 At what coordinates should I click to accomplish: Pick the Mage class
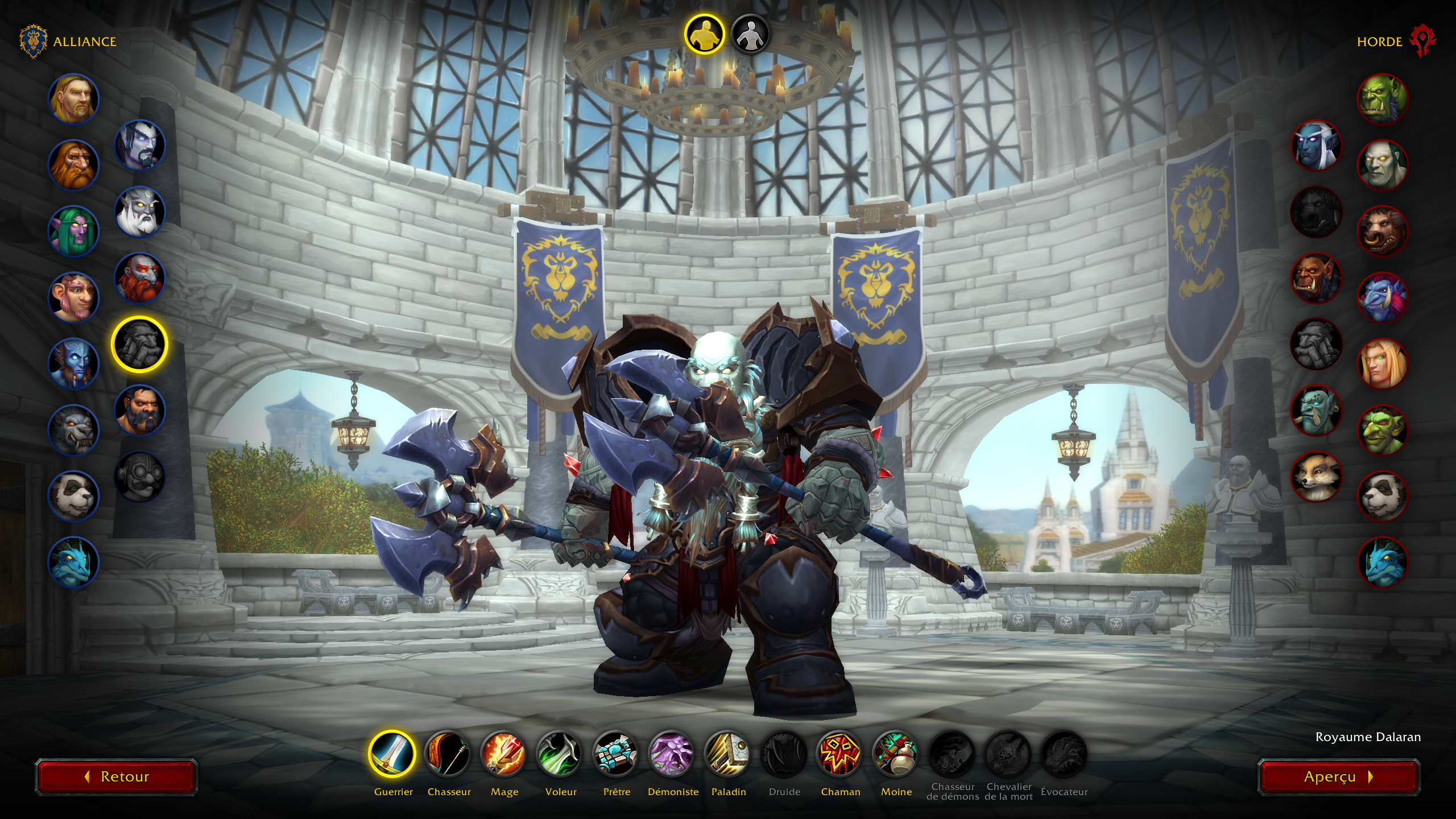tap(504, 754)
